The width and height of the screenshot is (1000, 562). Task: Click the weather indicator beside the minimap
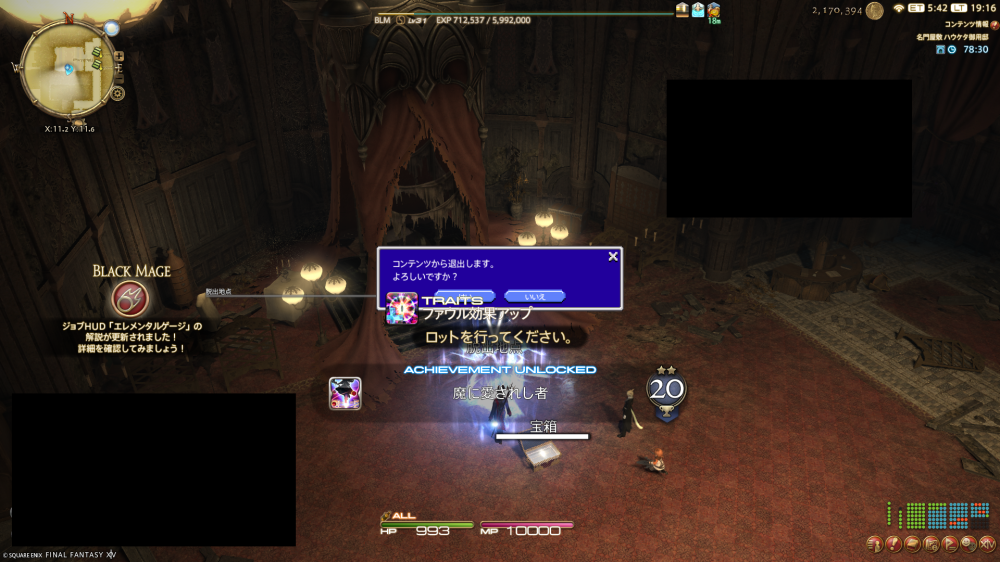[x=111, y=27]
